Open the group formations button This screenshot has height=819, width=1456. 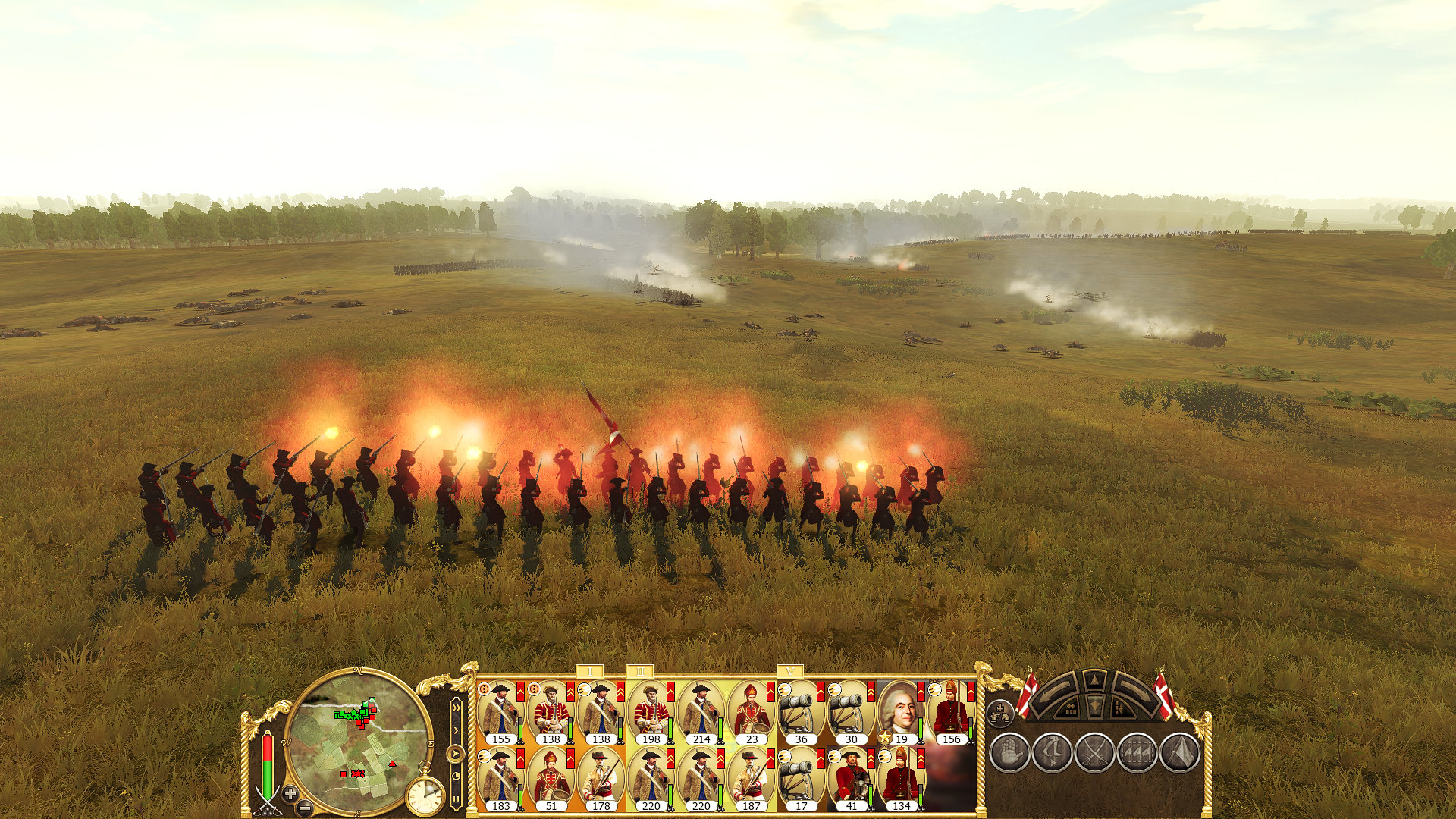pos(1001,713)
